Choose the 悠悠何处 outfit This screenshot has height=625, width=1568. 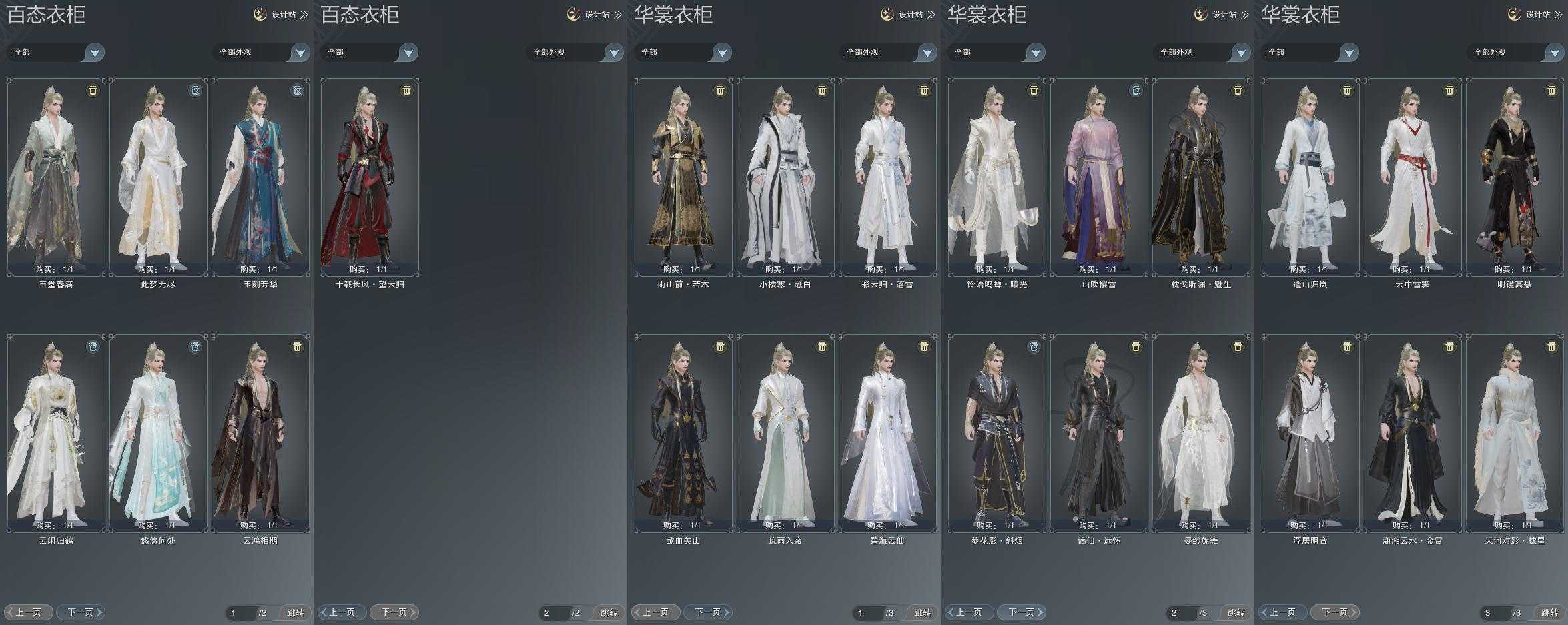[158, 433]
